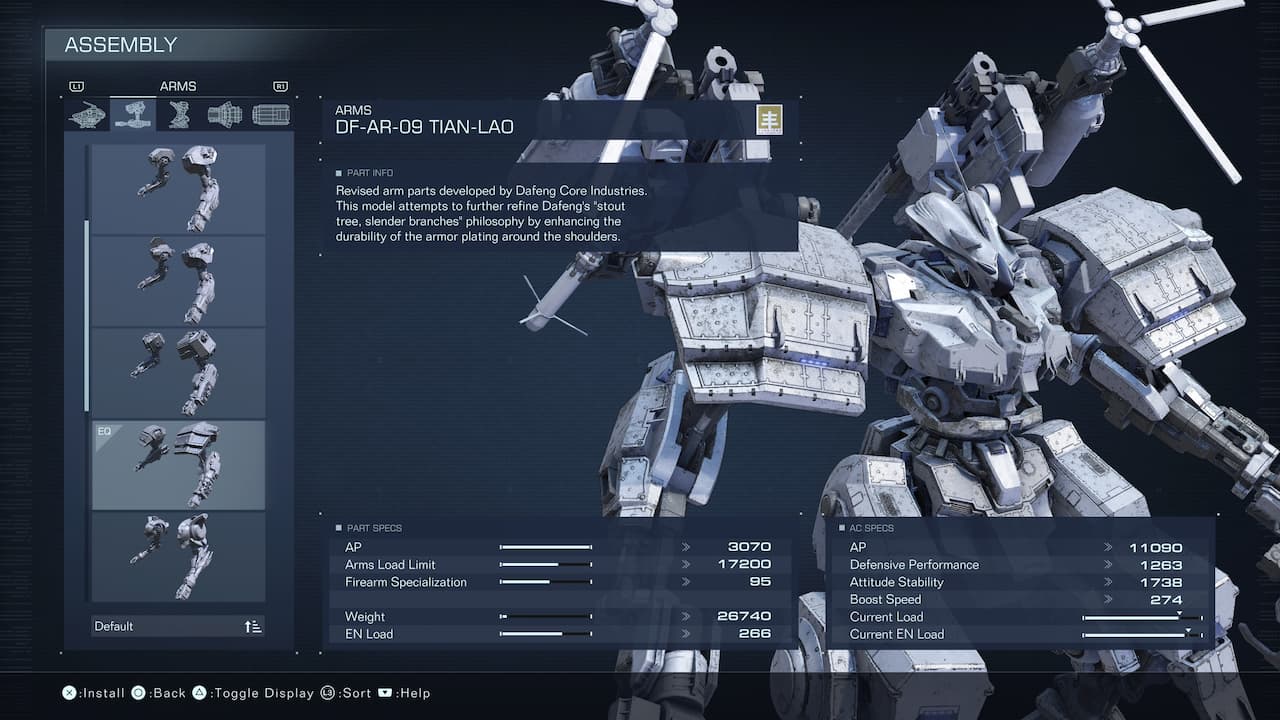Image resolution: width=1280 pixels, height=720 pixels.
Task: Switch to the core parts category tab
Action: click(87, 115)
